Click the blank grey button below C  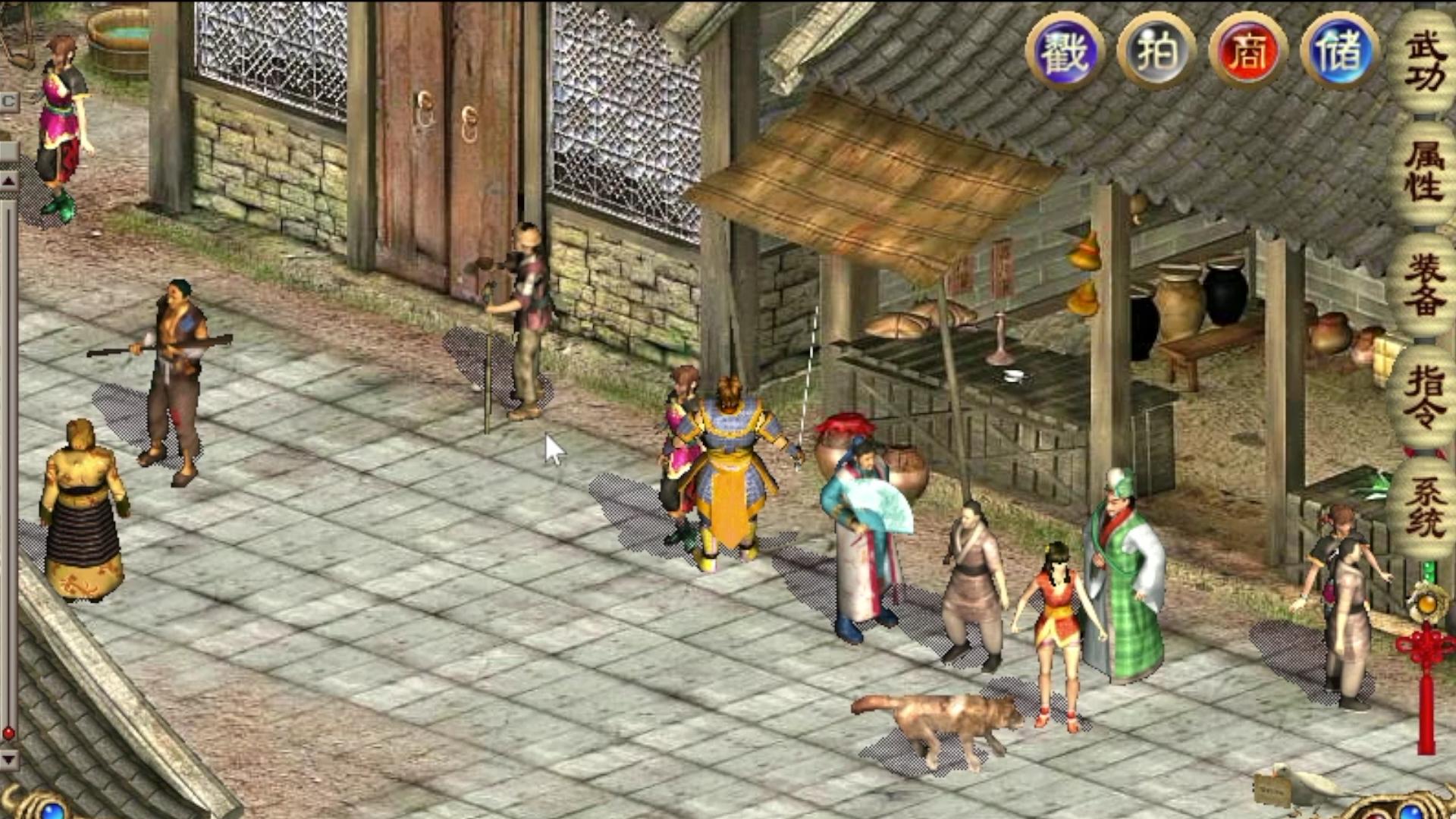click(x=8, y=149)
